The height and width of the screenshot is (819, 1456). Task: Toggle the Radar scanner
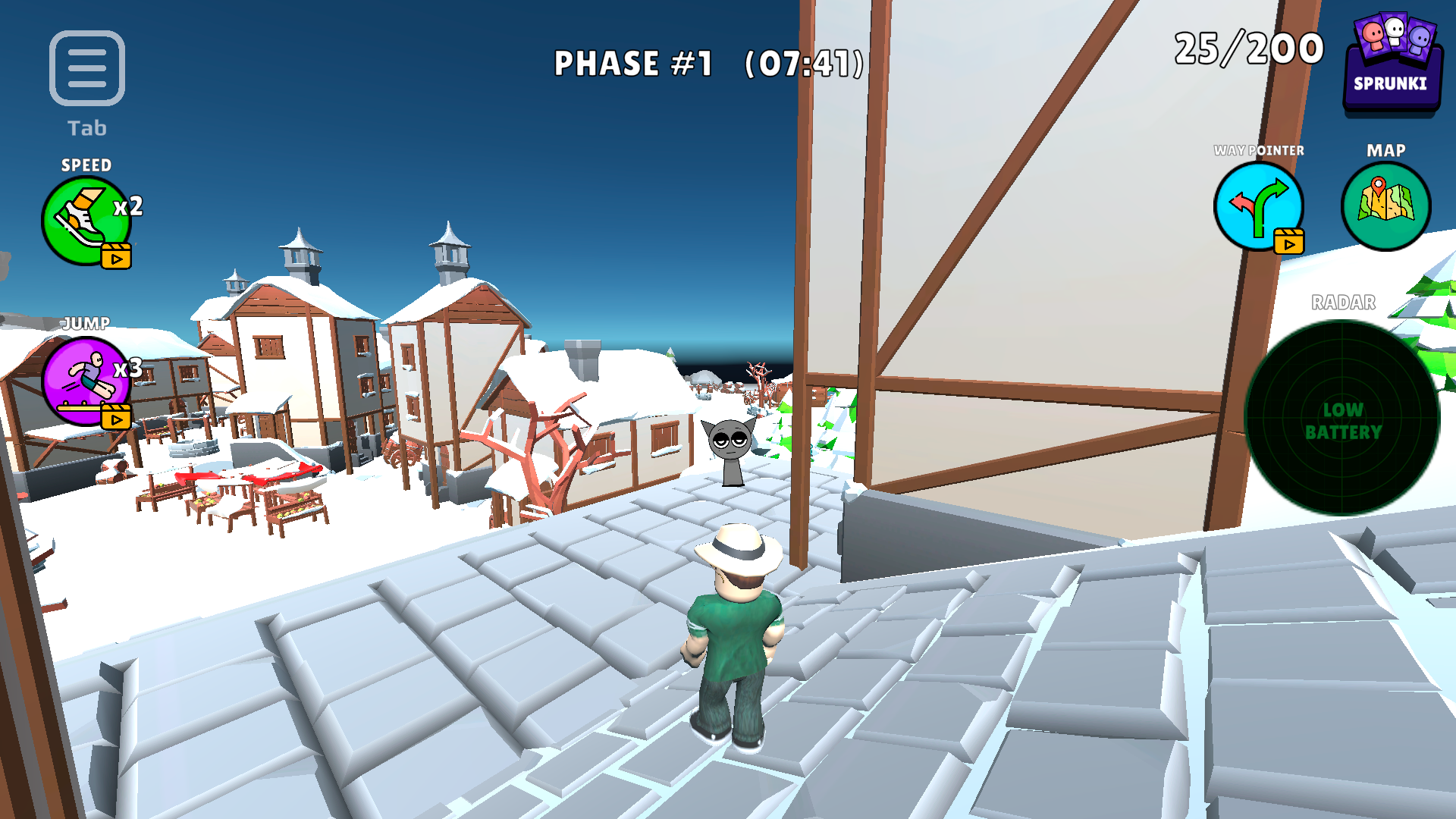point(1342,416)
